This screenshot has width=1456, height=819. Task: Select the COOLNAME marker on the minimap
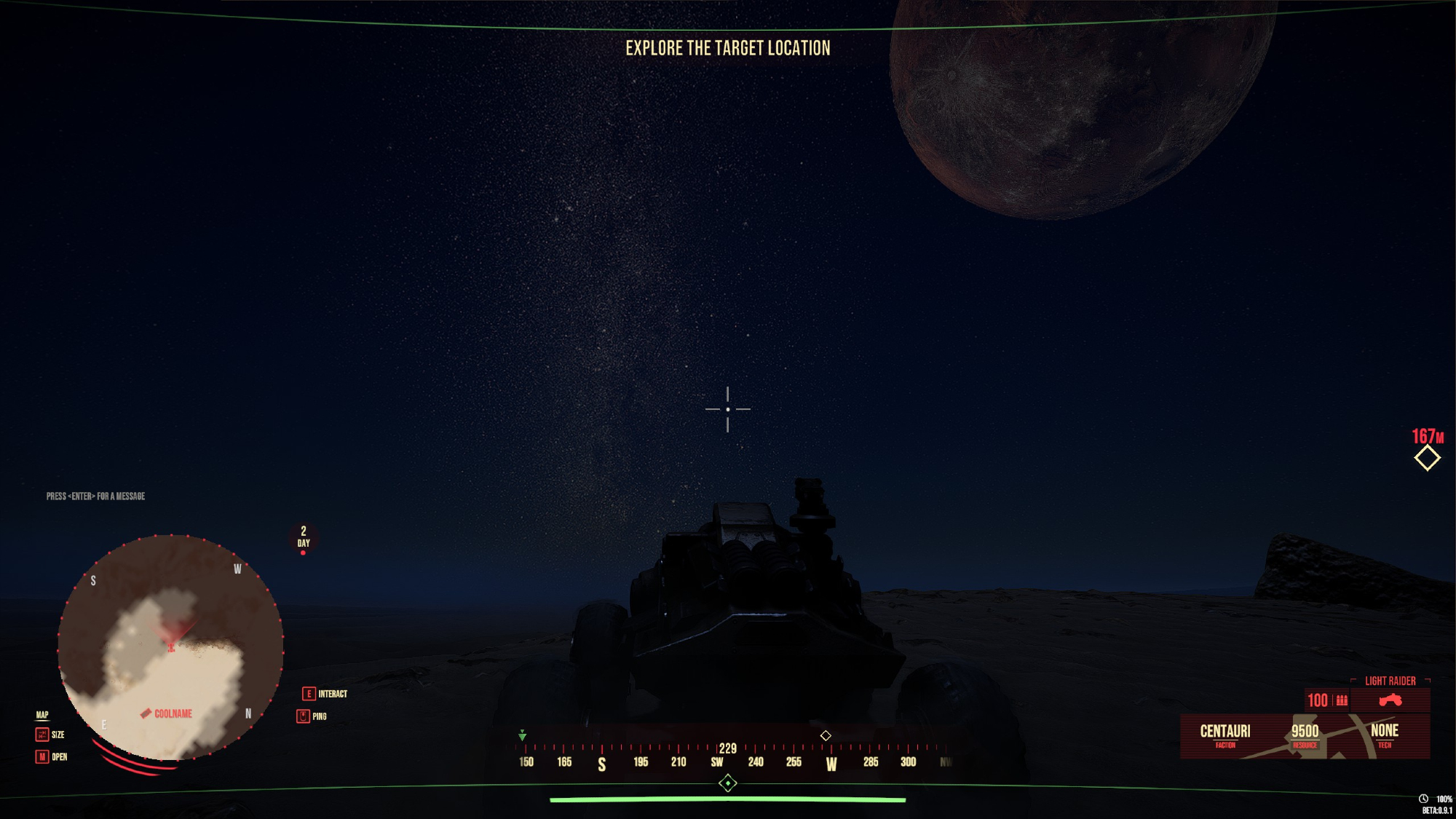[x=167, y=713]
